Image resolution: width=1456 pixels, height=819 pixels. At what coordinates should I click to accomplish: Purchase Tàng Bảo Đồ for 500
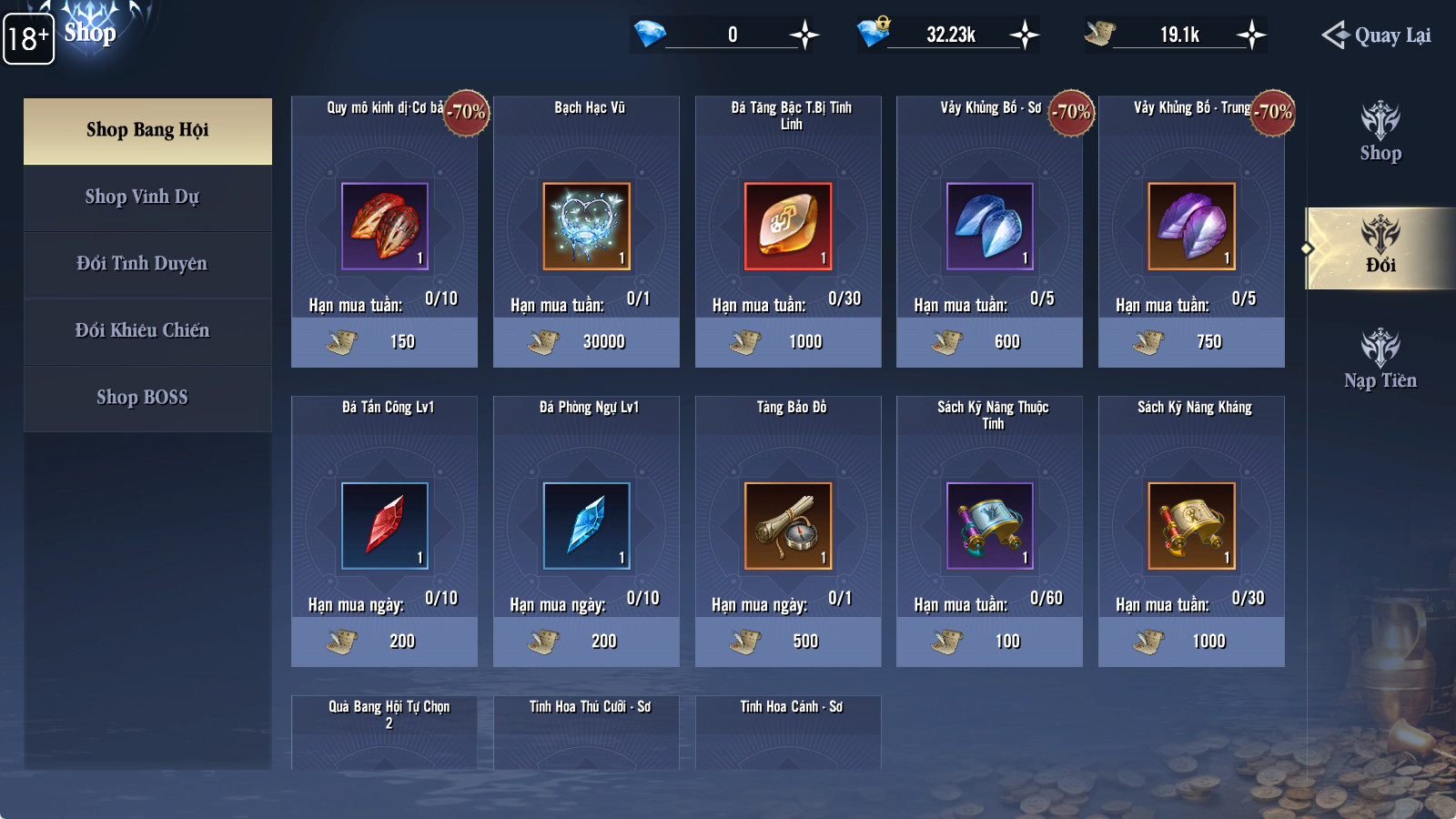pyautogui.click(x=788, y=642)
